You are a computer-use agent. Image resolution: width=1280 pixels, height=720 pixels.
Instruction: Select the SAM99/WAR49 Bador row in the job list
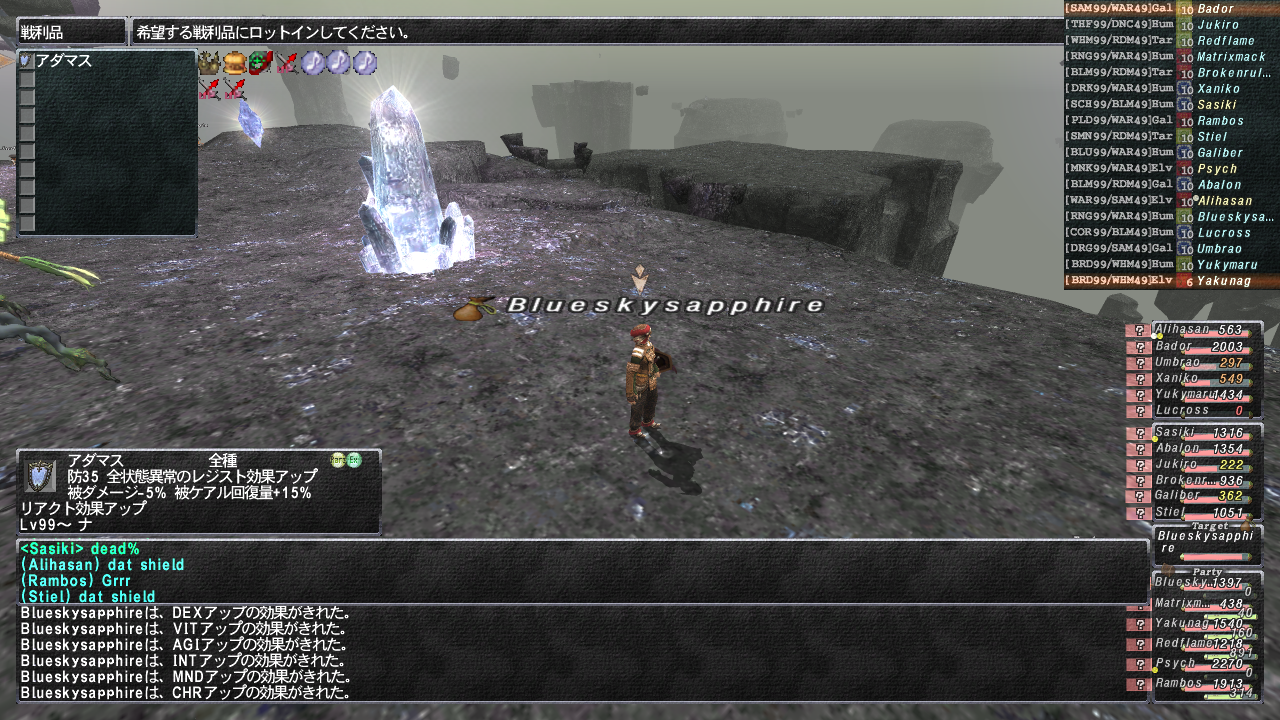[1171, 9]
